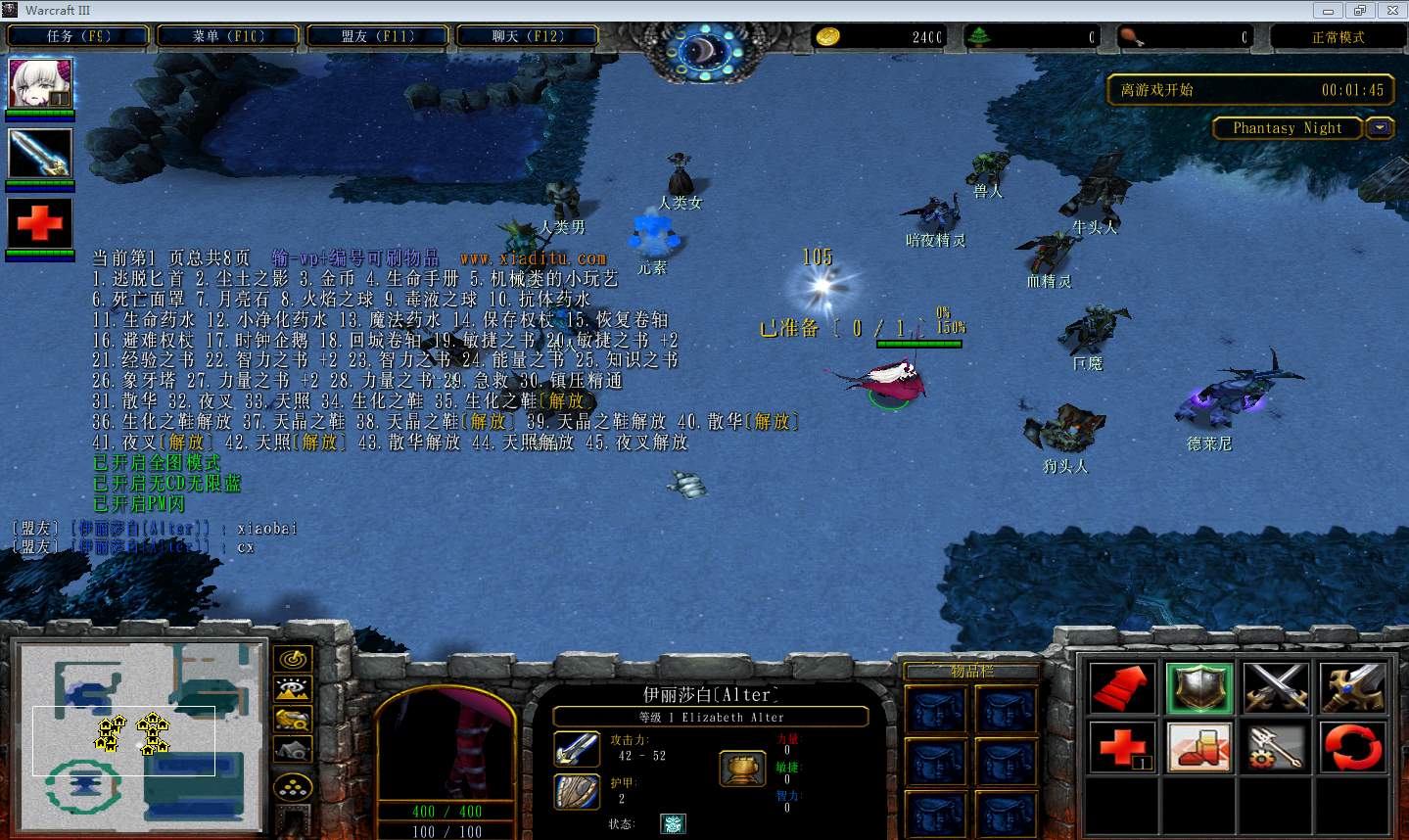The height and width of the screenshot is (840, 1409).
Task: Click the red boots ability icon
Action: pos(1199,747)
